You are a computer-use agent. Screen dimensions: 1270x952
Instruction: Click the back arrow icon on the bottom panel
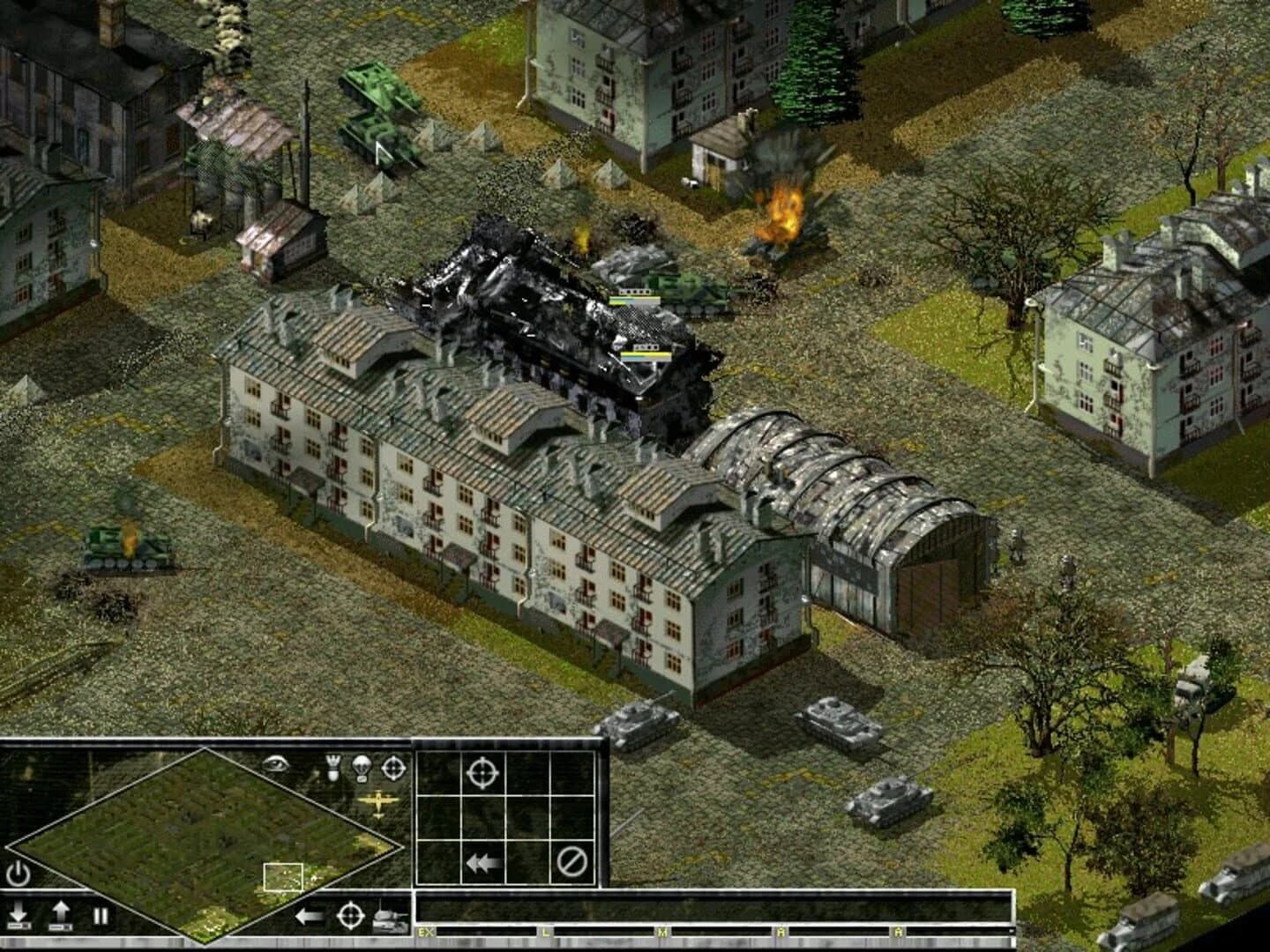pyautogui.click(x=307, y=915)
